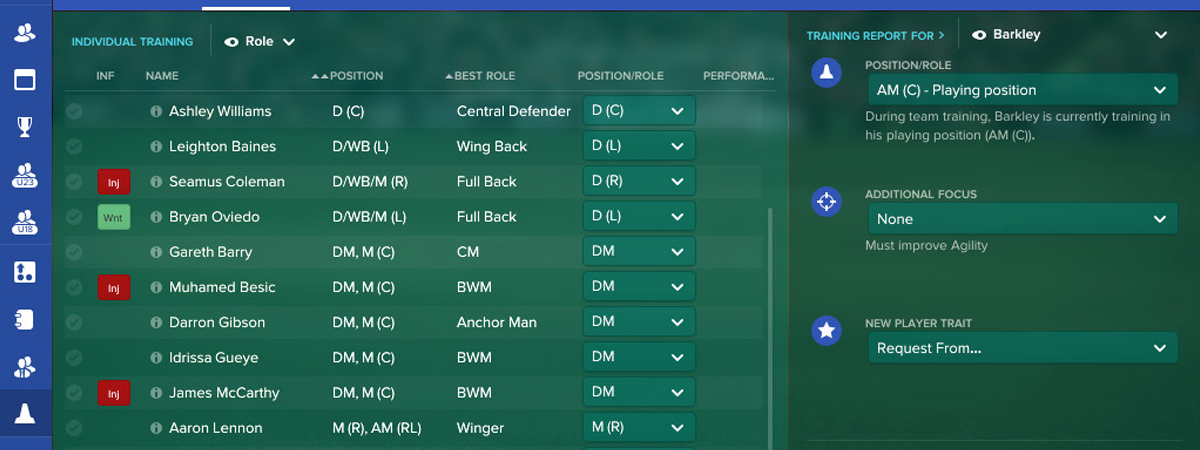Sort the list by Position column

356,76
